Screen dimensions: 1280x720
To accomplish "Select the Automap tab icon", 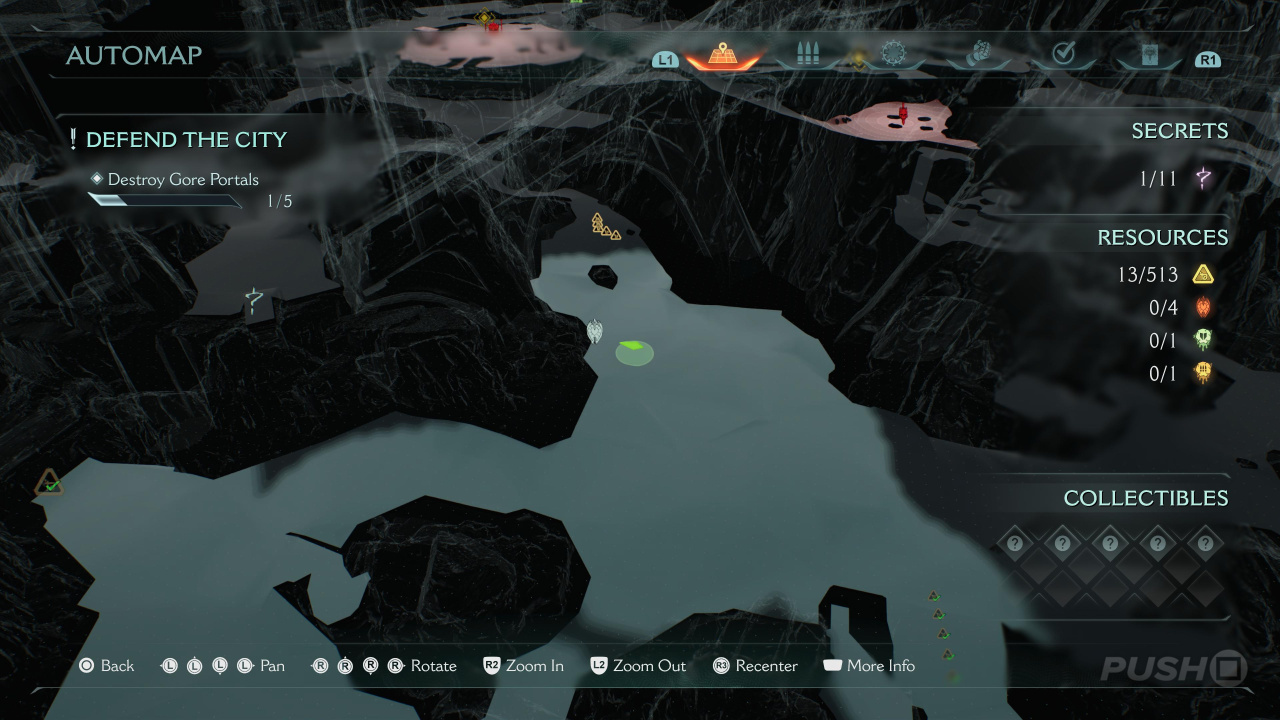I will point(722,55).
